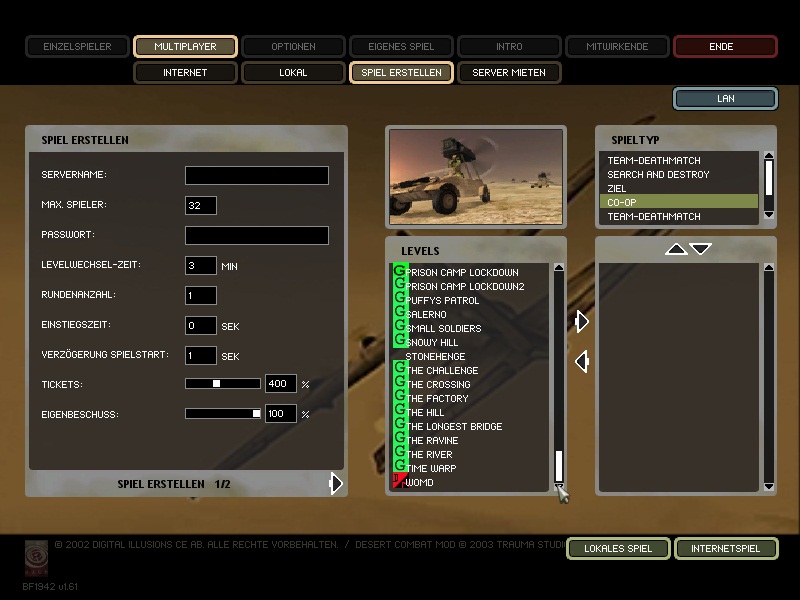Switch to the Lokal tab
The height and width of the screenshot is (600, 800).
click(x=293, y=73)
